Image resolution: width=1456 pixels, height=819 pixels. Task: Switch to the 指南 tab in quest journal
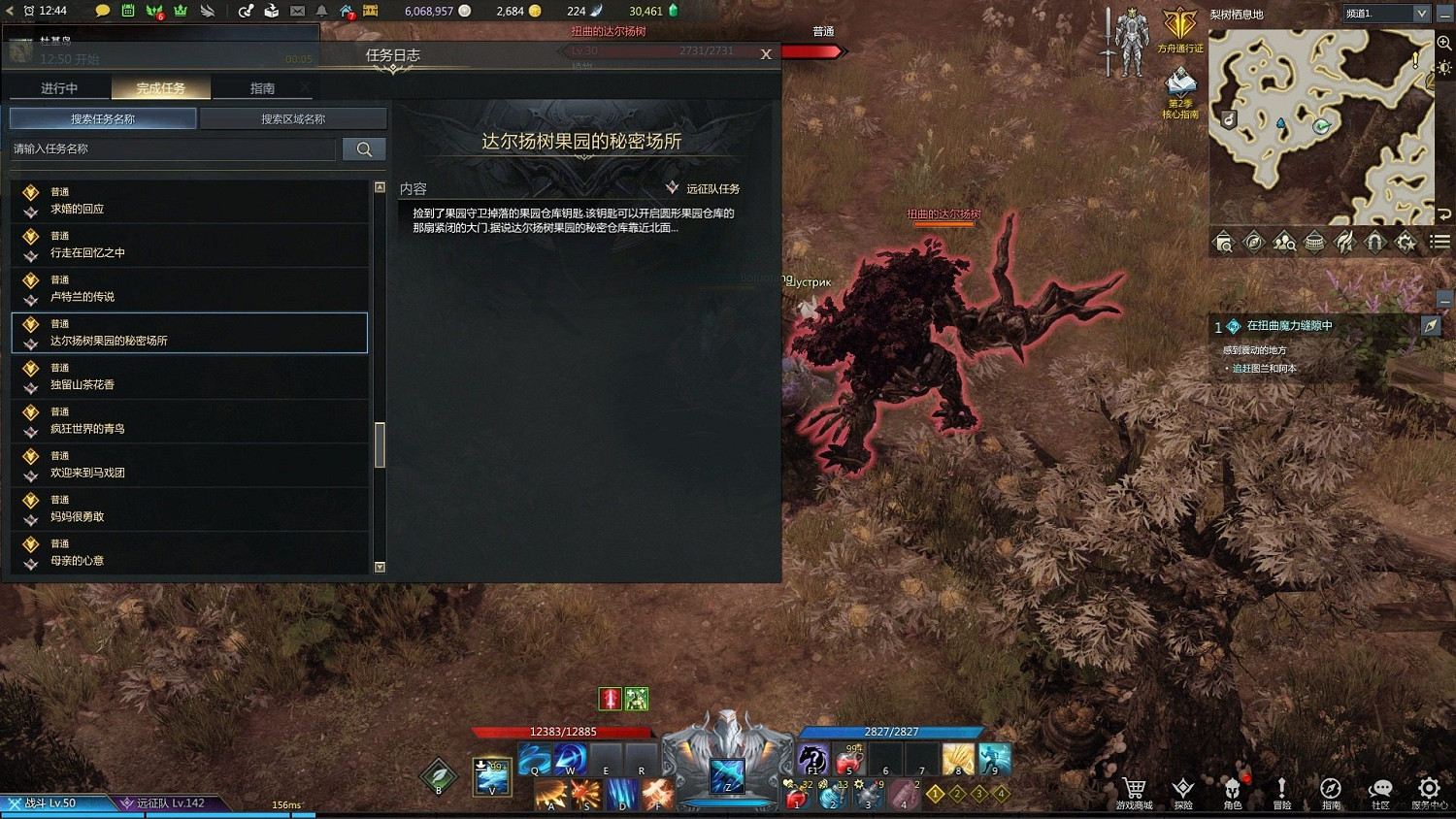[262, 87]
